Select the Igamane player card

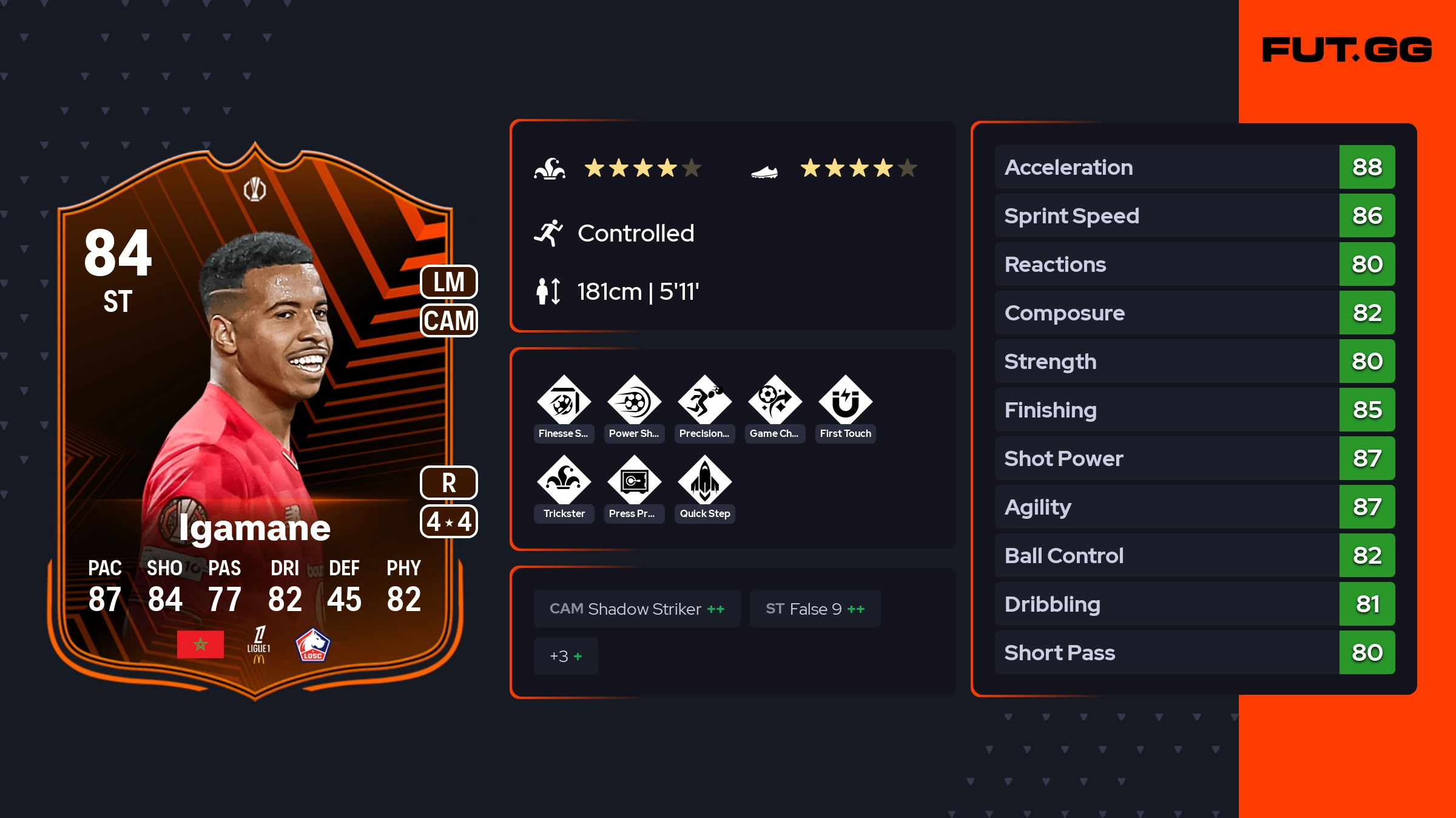coord(255,419)
